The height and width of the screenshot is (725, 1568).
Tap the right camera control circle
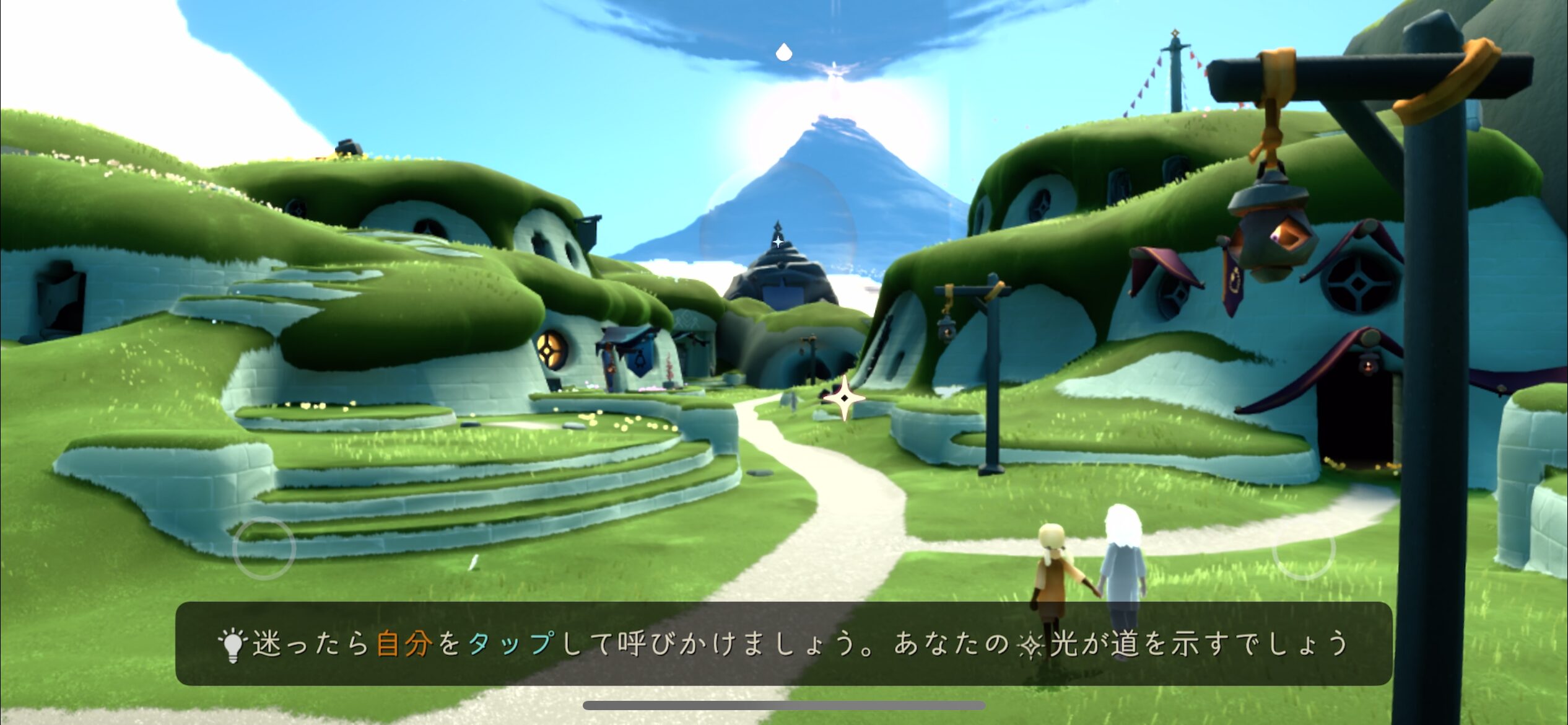pyautogui.click(x=1303, y=548)
